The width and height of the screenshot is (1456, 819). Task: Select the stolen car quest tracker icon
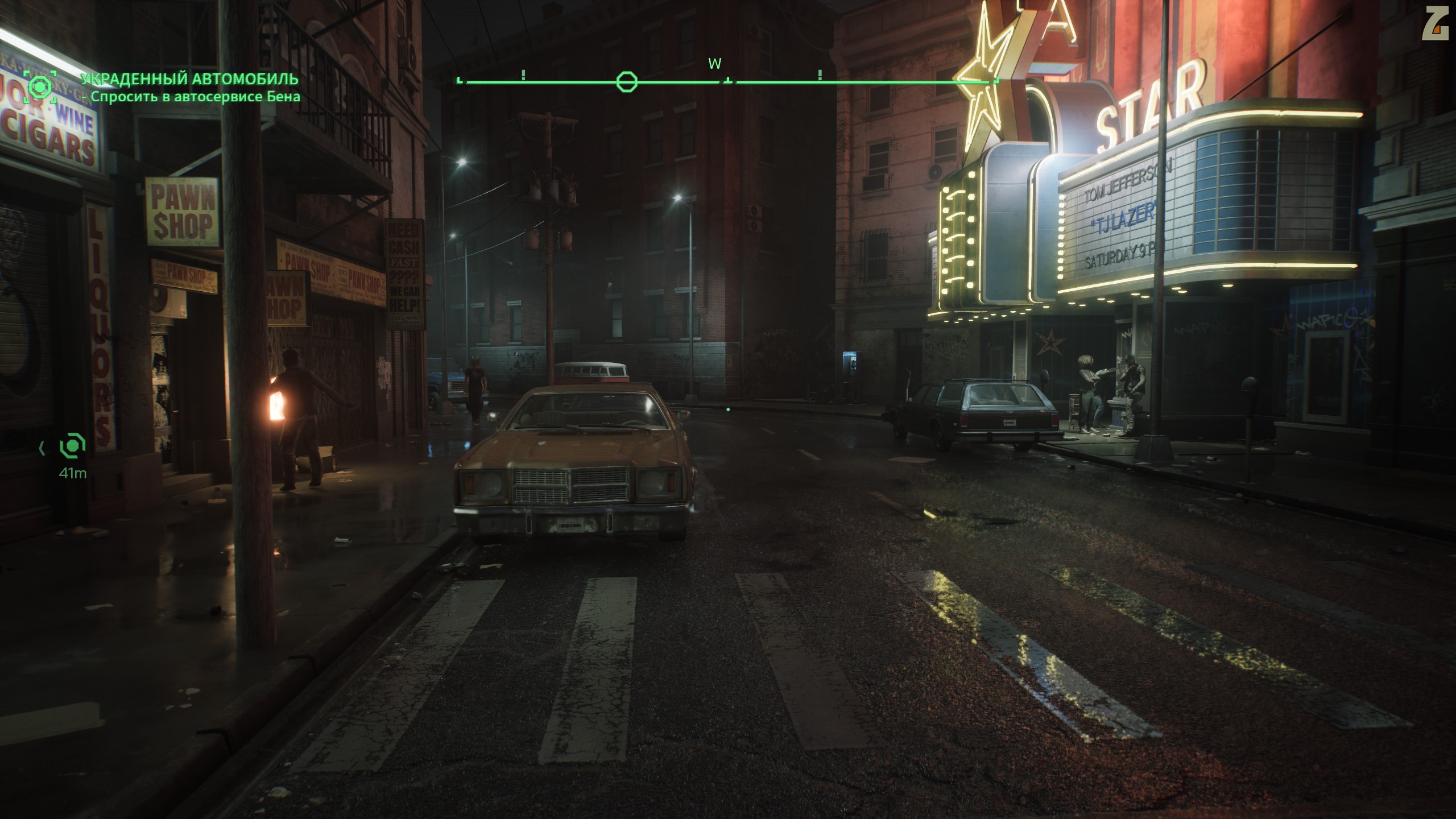coord(40,87)
